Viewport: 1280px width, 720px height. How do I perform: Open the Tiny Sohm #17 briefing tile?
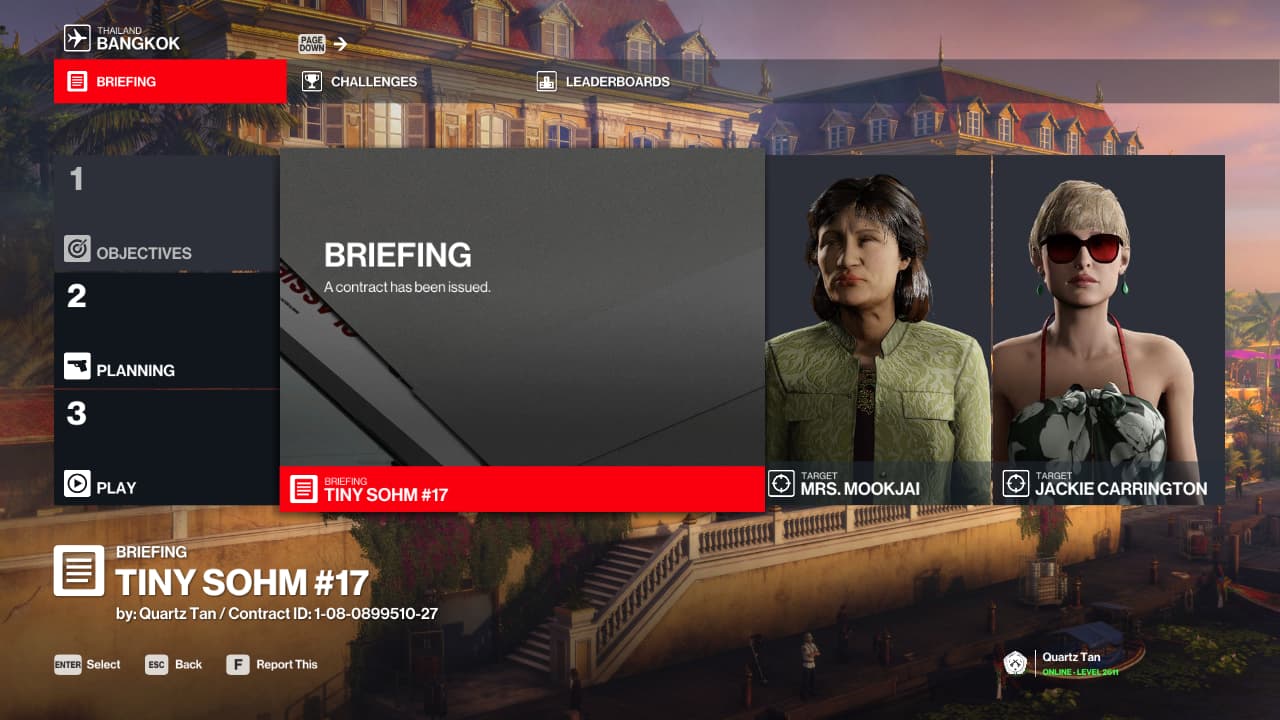click(x=521, y=330)
